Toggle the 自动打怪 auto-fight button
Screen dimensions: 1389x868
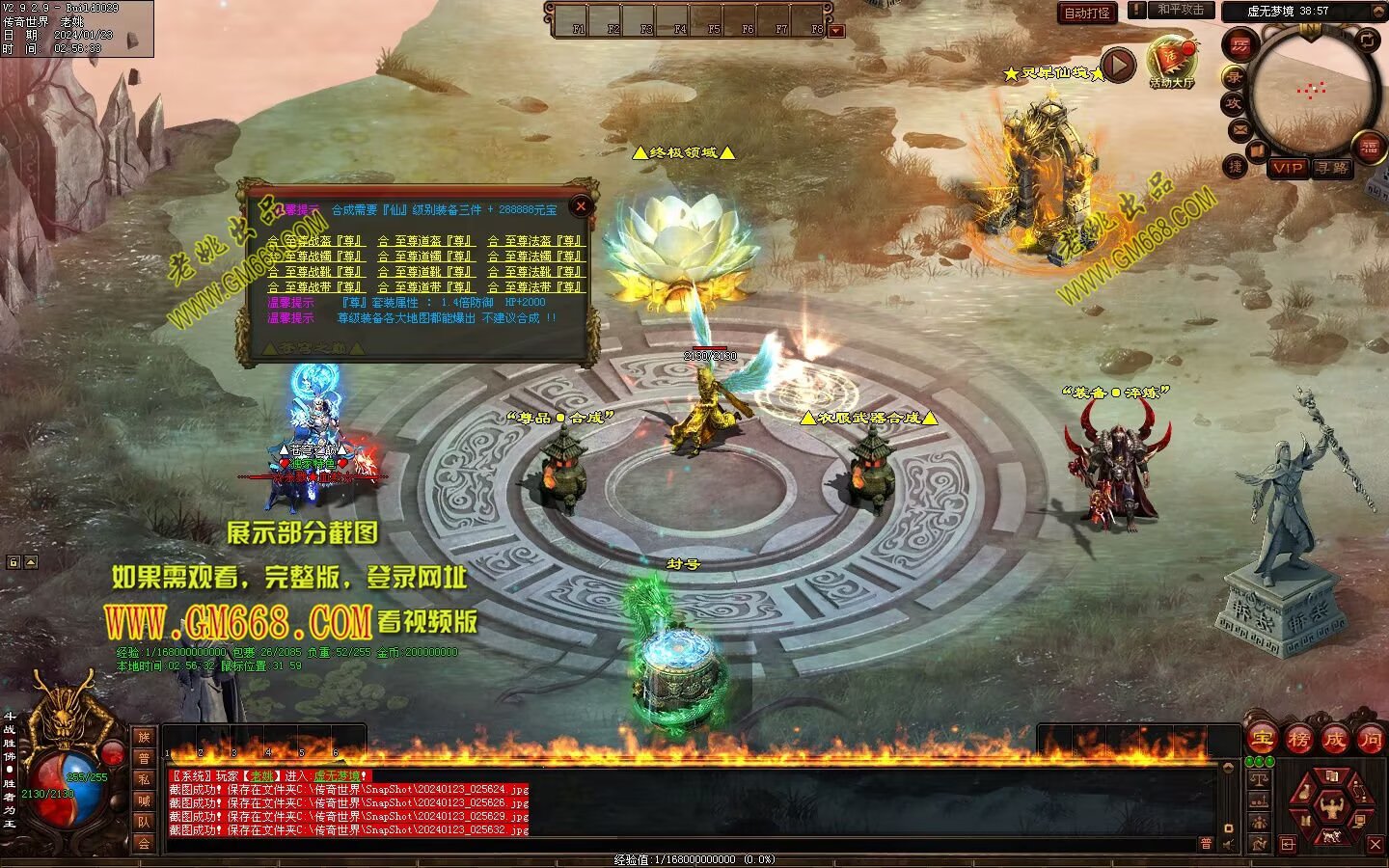click(1086, 13)
